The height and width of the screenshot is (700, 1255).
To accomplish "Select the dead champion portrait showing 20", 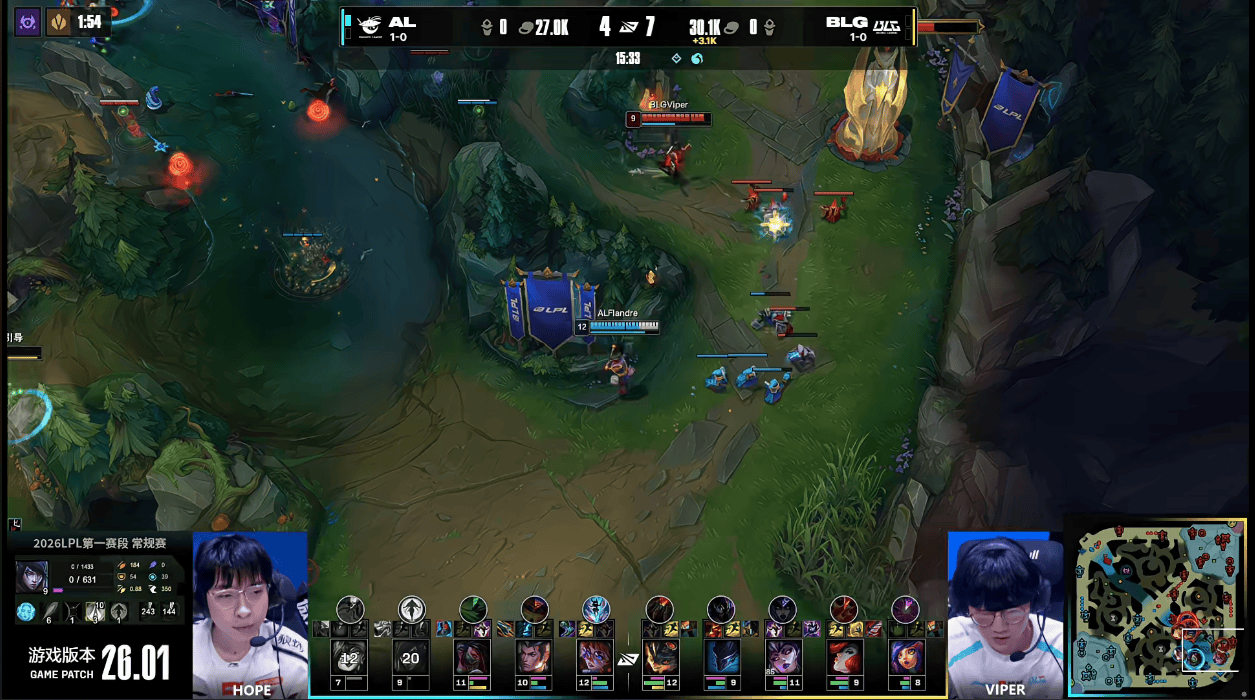I will click(x=411, y=658).
